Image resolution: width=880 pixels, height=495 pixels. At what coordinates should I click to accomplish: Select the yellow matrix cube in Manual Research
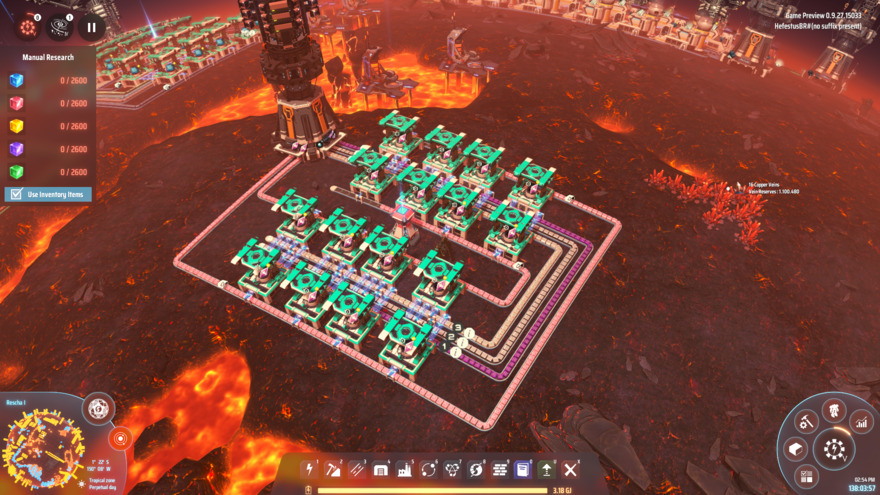point(16,127)
